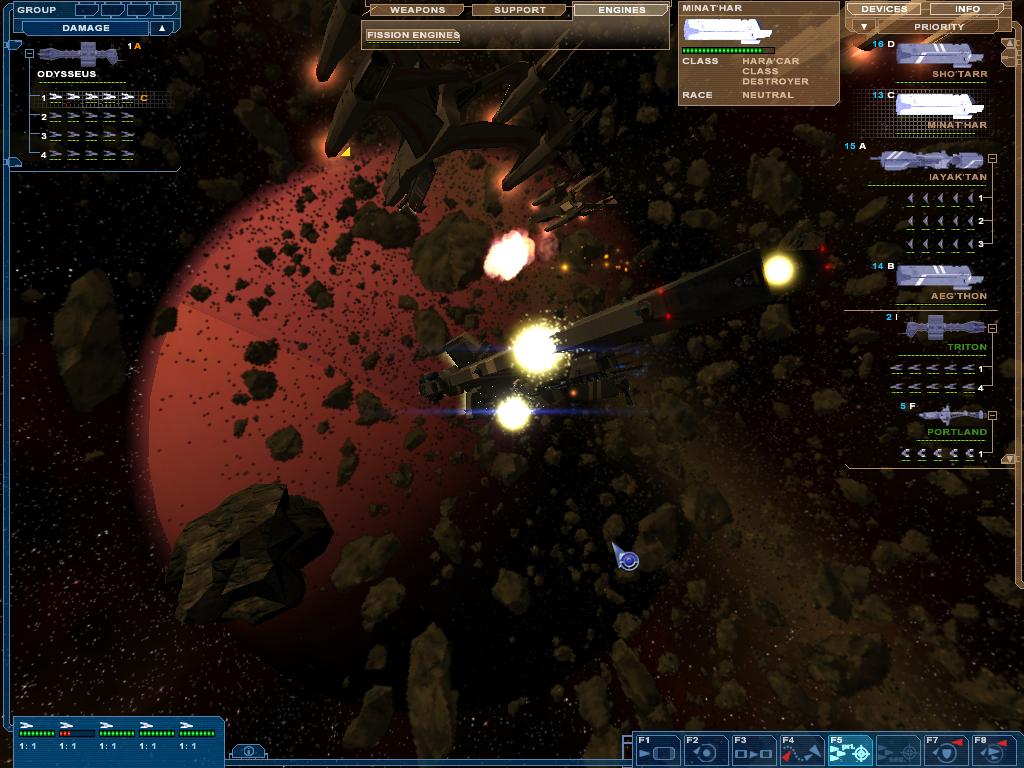Image resolution: width=1024 pixels, height=768 pixels.
Task: Show the Info panel
Action: (x=967, y=9)
